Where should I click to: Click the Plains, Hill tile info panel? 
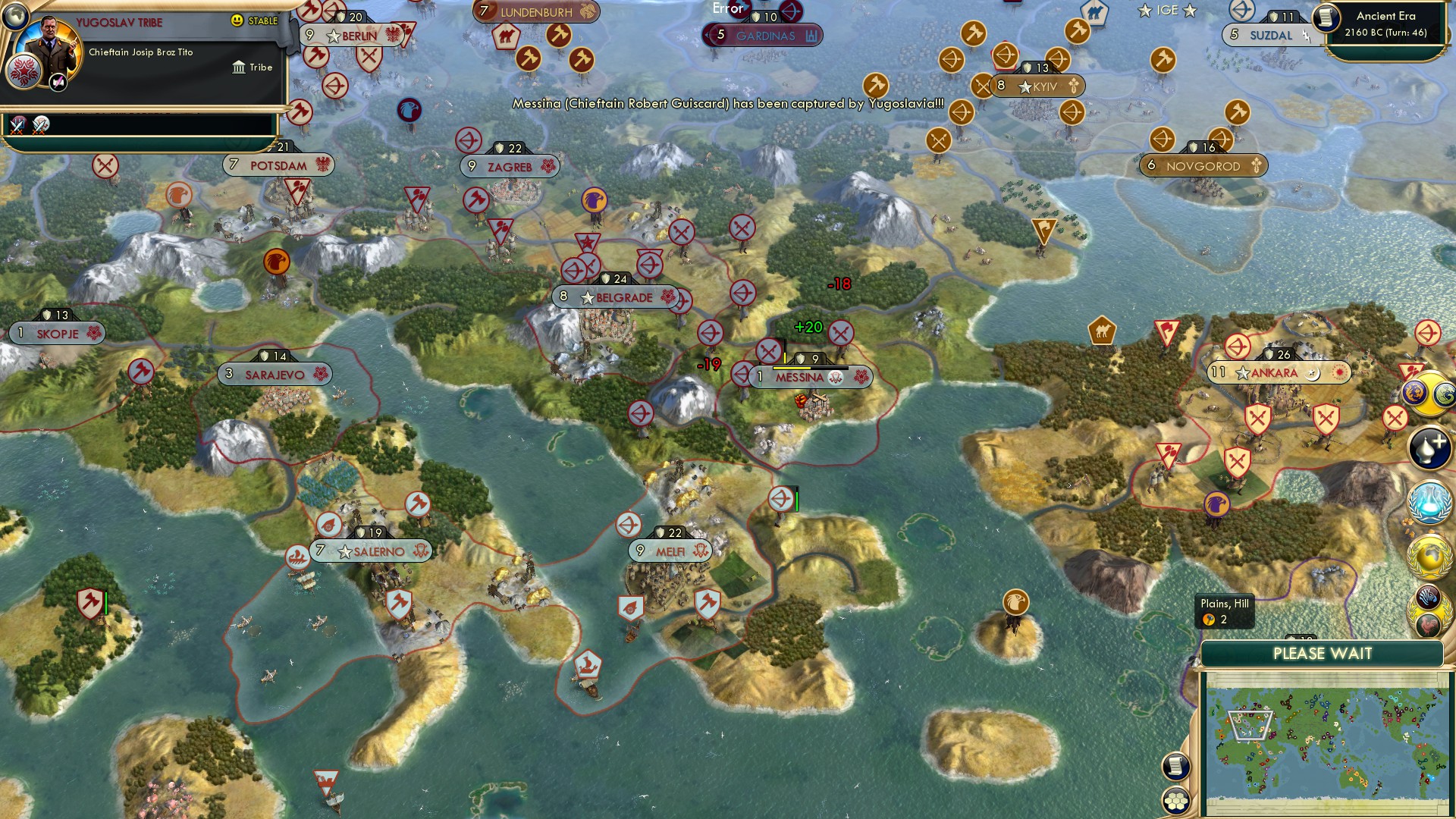point(1223,612)
